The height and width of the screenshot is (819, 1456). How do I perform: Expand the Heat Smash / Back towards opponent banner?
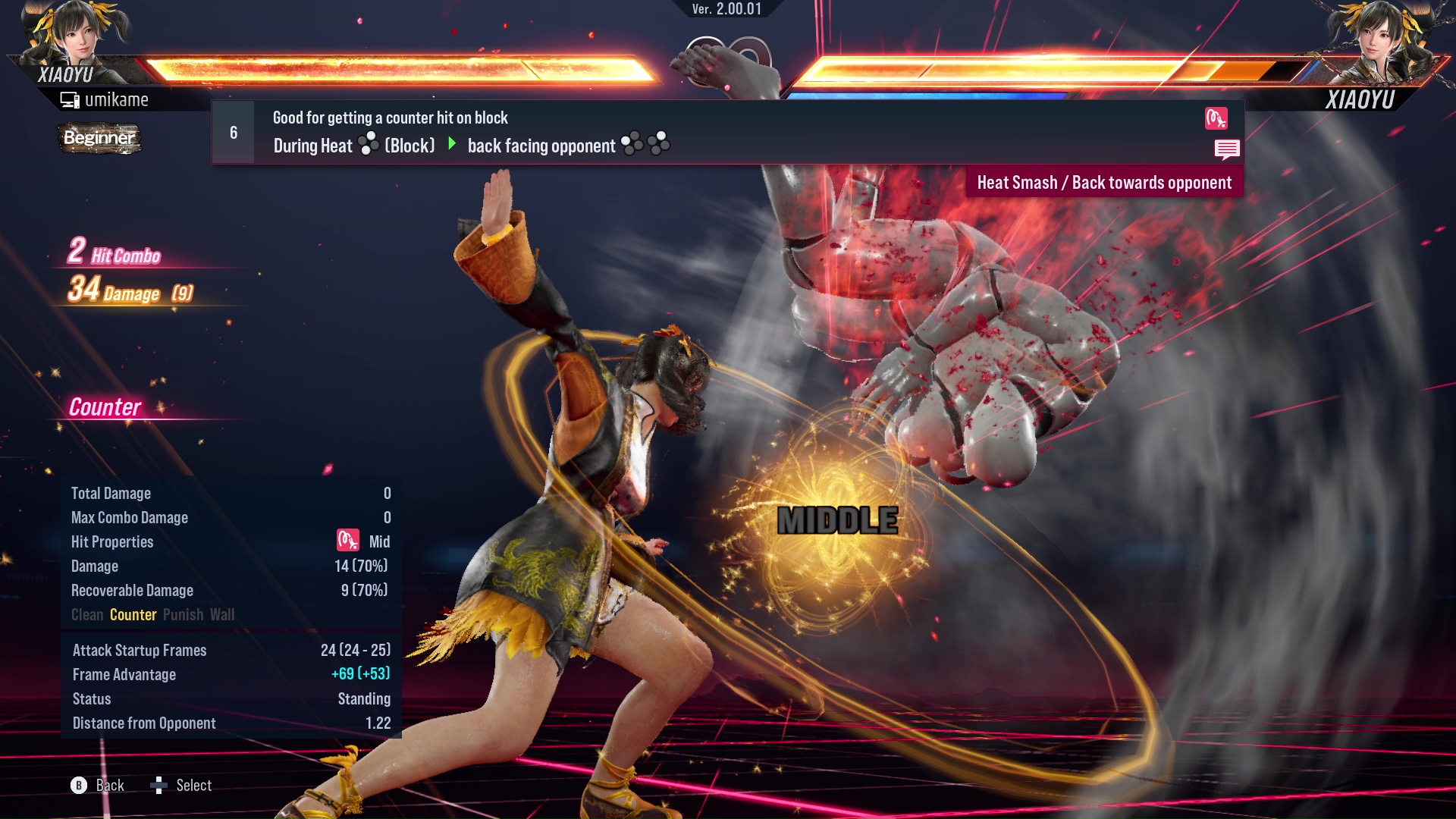coord(1103,182)
